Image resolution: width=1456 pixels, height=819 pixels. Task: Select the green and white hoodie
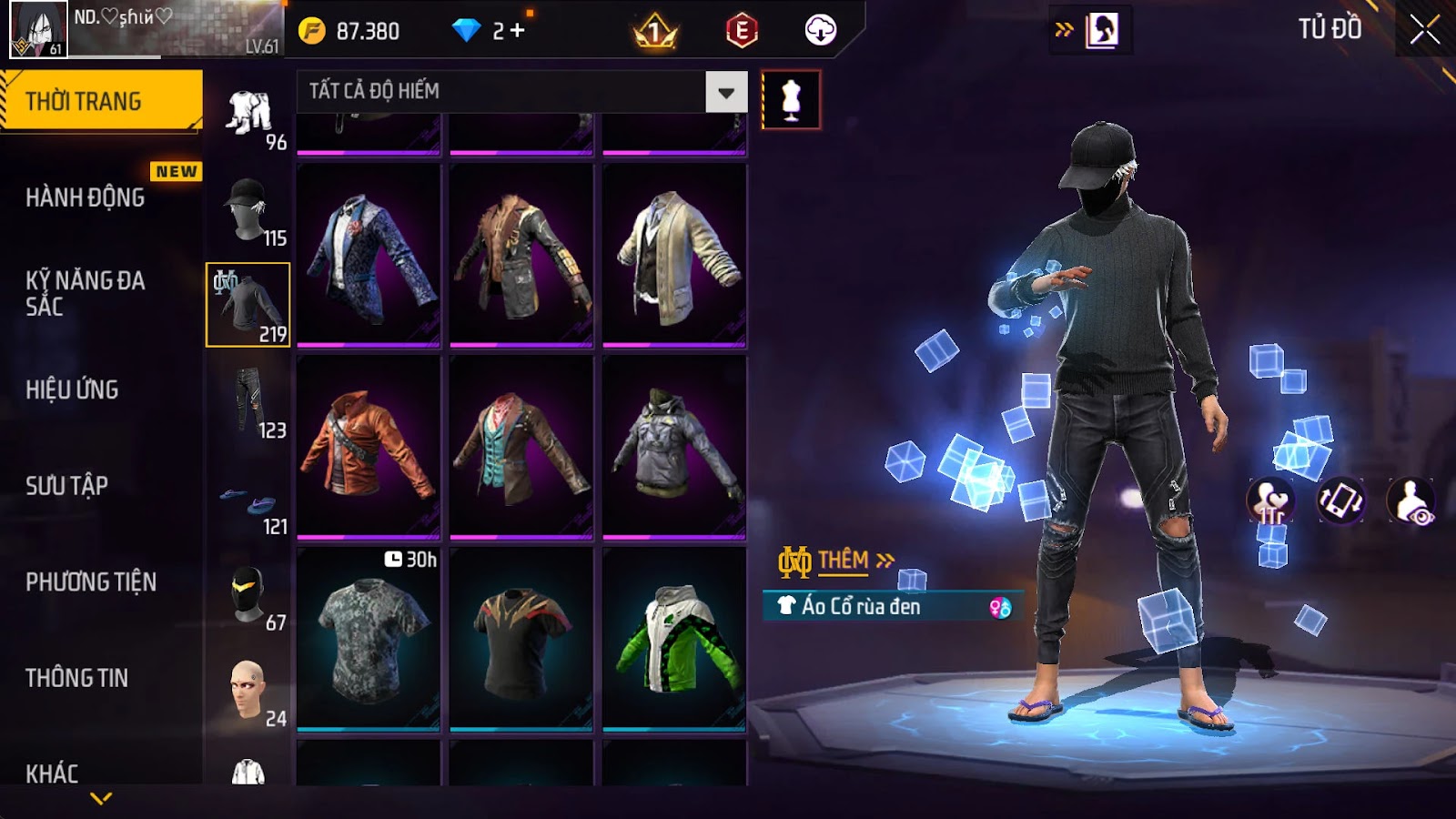[674, 639]
